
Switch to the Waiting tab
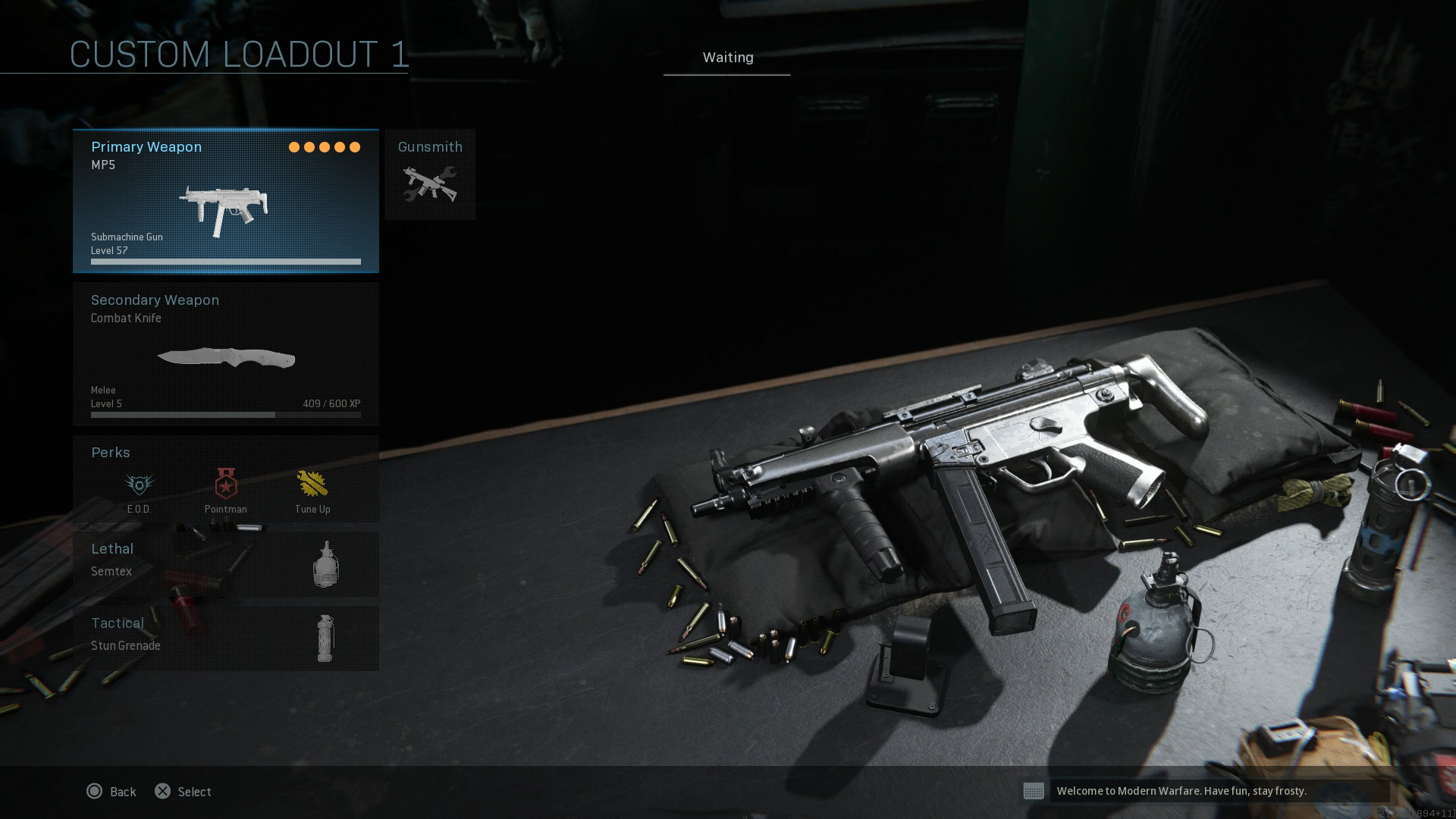(726, 58)
